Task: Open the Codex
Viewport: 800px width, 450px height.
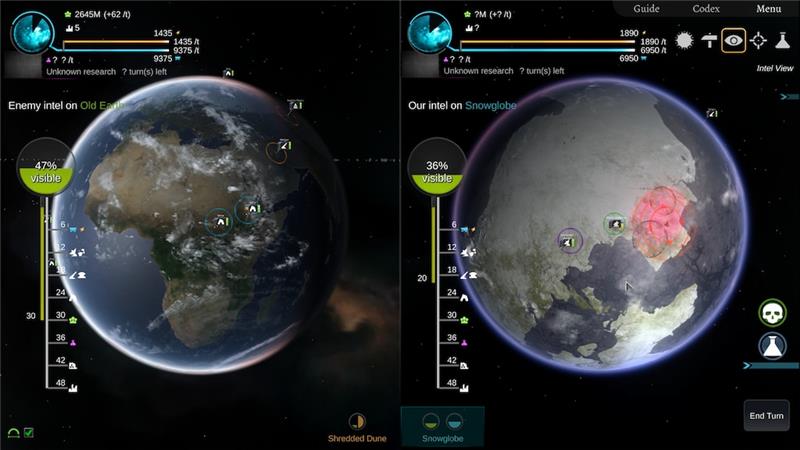Action: (706, 9)
